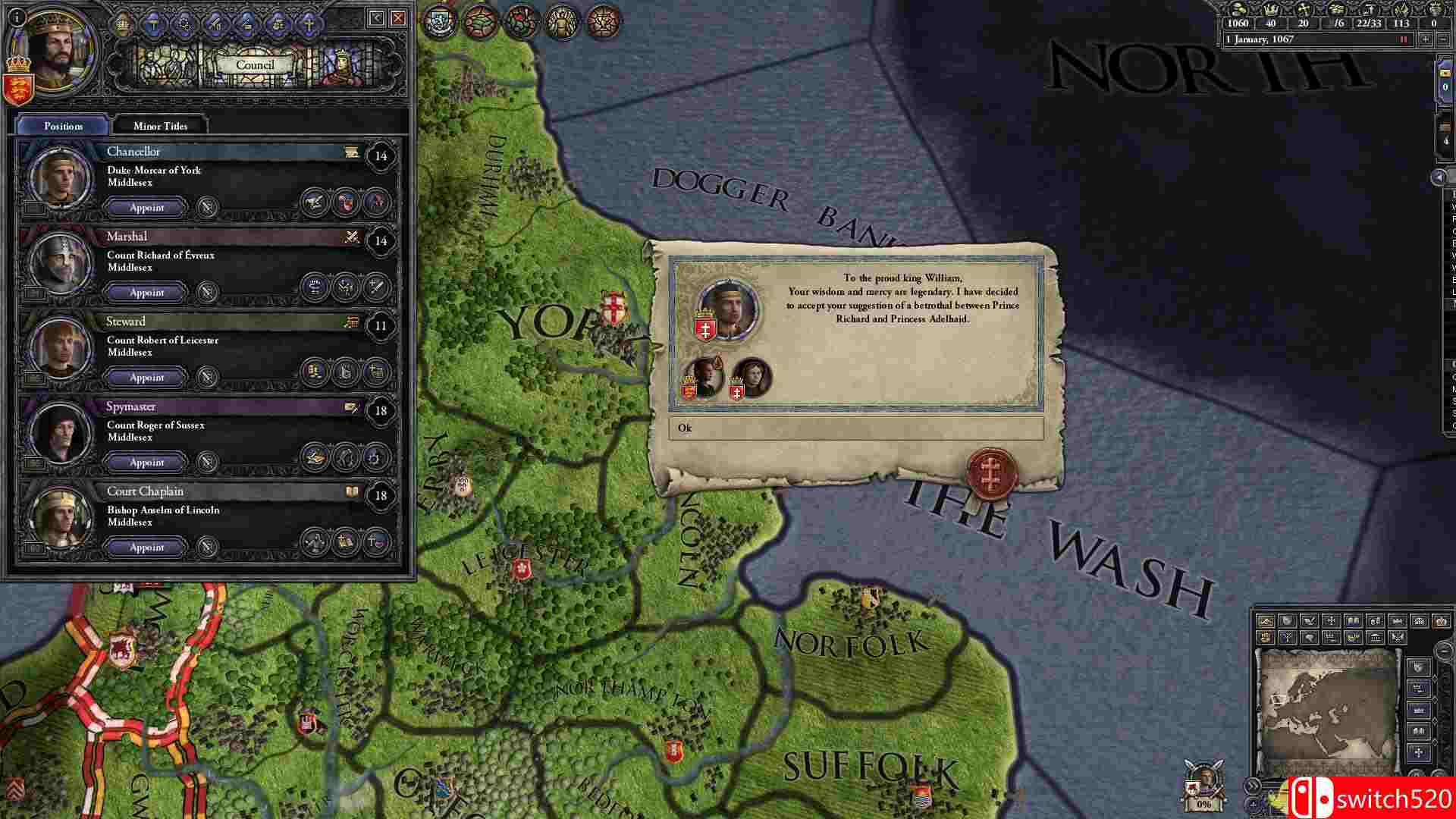Assign the Steward to collect taxes

click(315, 377)
